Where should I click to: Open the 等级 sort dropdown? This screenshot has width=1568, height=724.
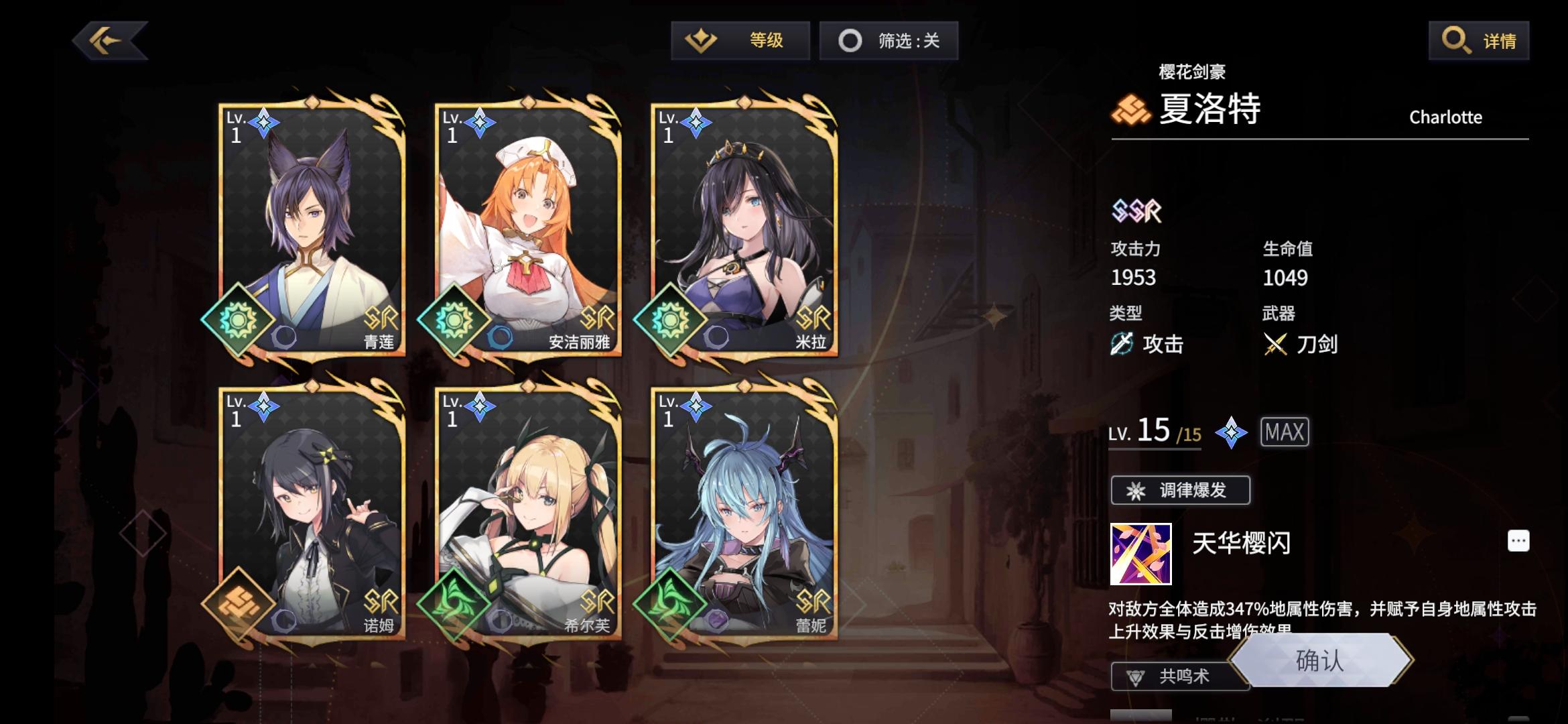[x=739, y=40]
